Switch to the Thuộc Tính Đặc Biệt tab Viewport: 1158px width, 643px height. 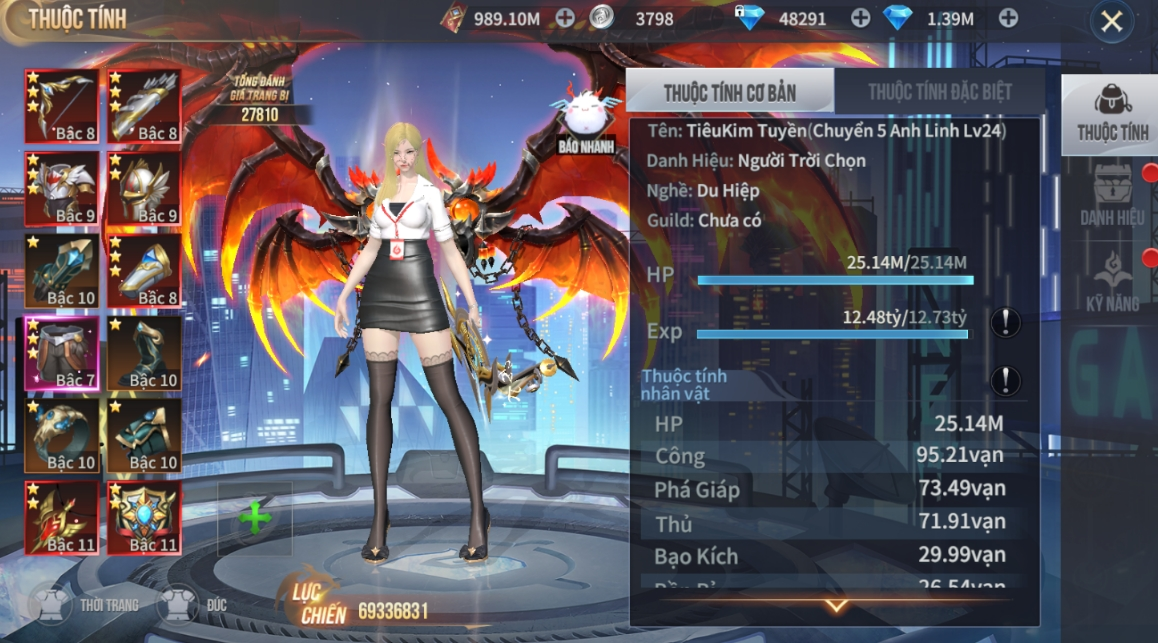pos(939,92)
